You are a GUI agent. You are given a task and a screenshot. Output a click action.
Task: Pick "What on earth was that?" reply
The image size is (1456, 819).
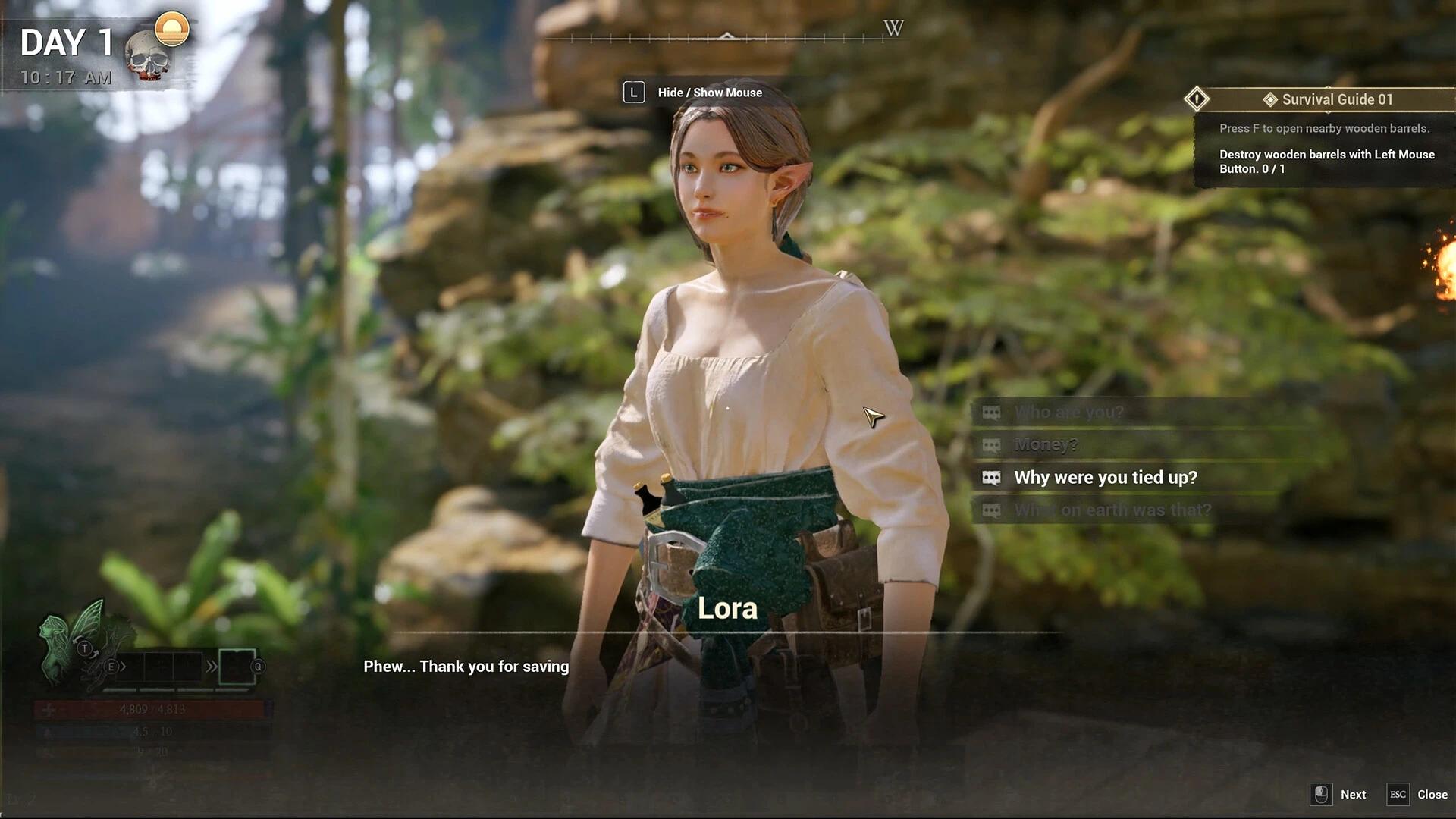[1112, 510]
